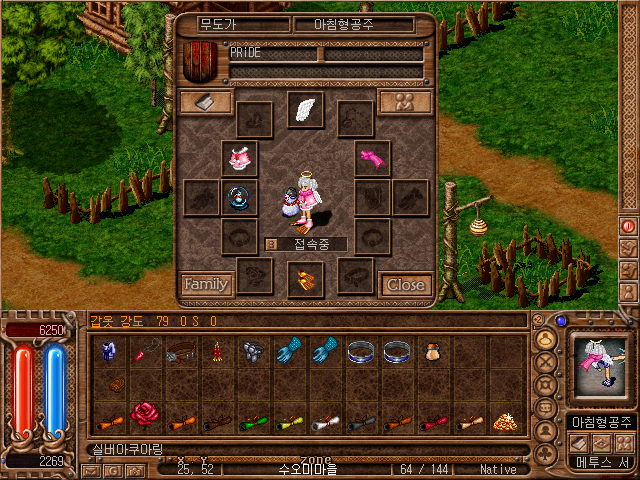The image size is (640, 480).
Task: Select the red rose in inventory
Action: (x=145, y=414)
